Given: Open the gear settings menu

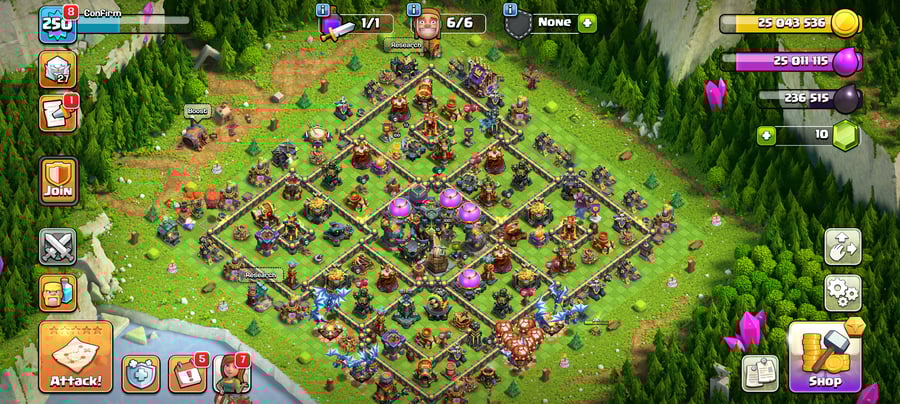Looking at the screenshot, I should pyautogui.click(x=842, y=292).
